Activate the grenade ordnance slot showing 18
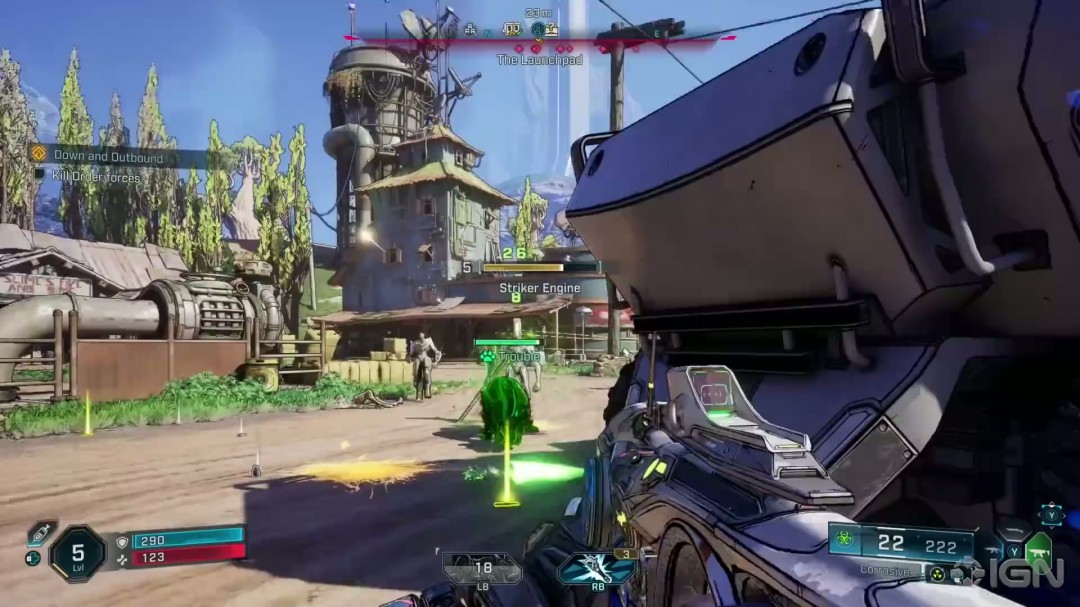 tap(481, 569)
